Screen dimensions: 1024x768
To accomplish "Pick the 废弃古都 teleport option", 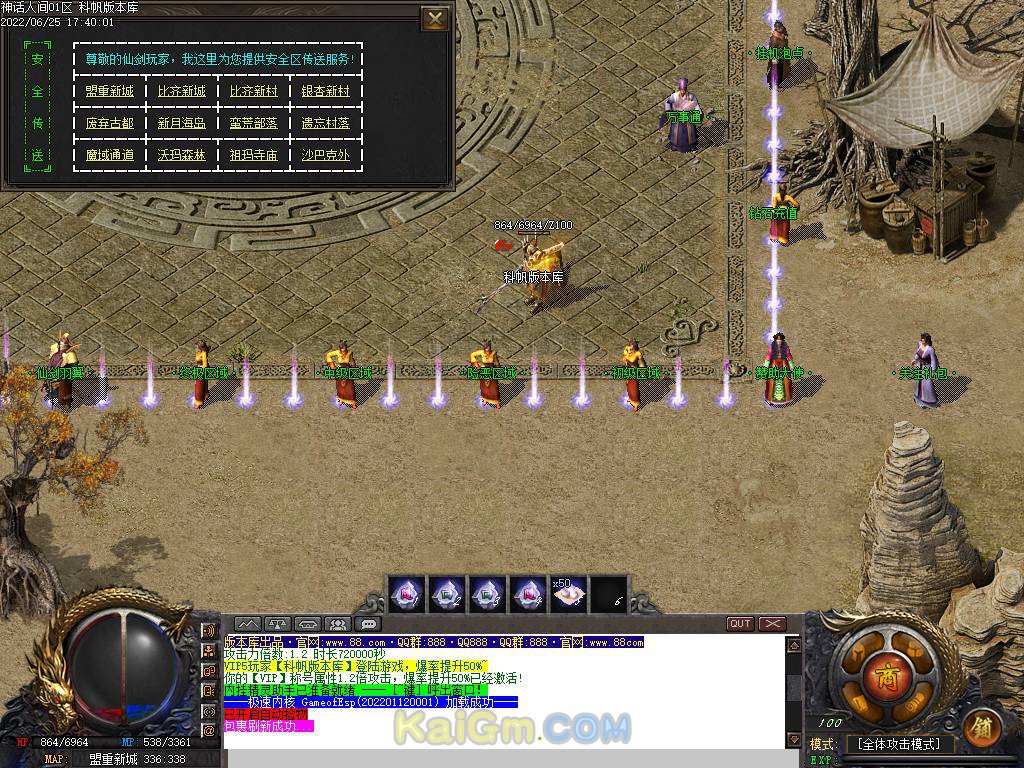I will (109, 123).
